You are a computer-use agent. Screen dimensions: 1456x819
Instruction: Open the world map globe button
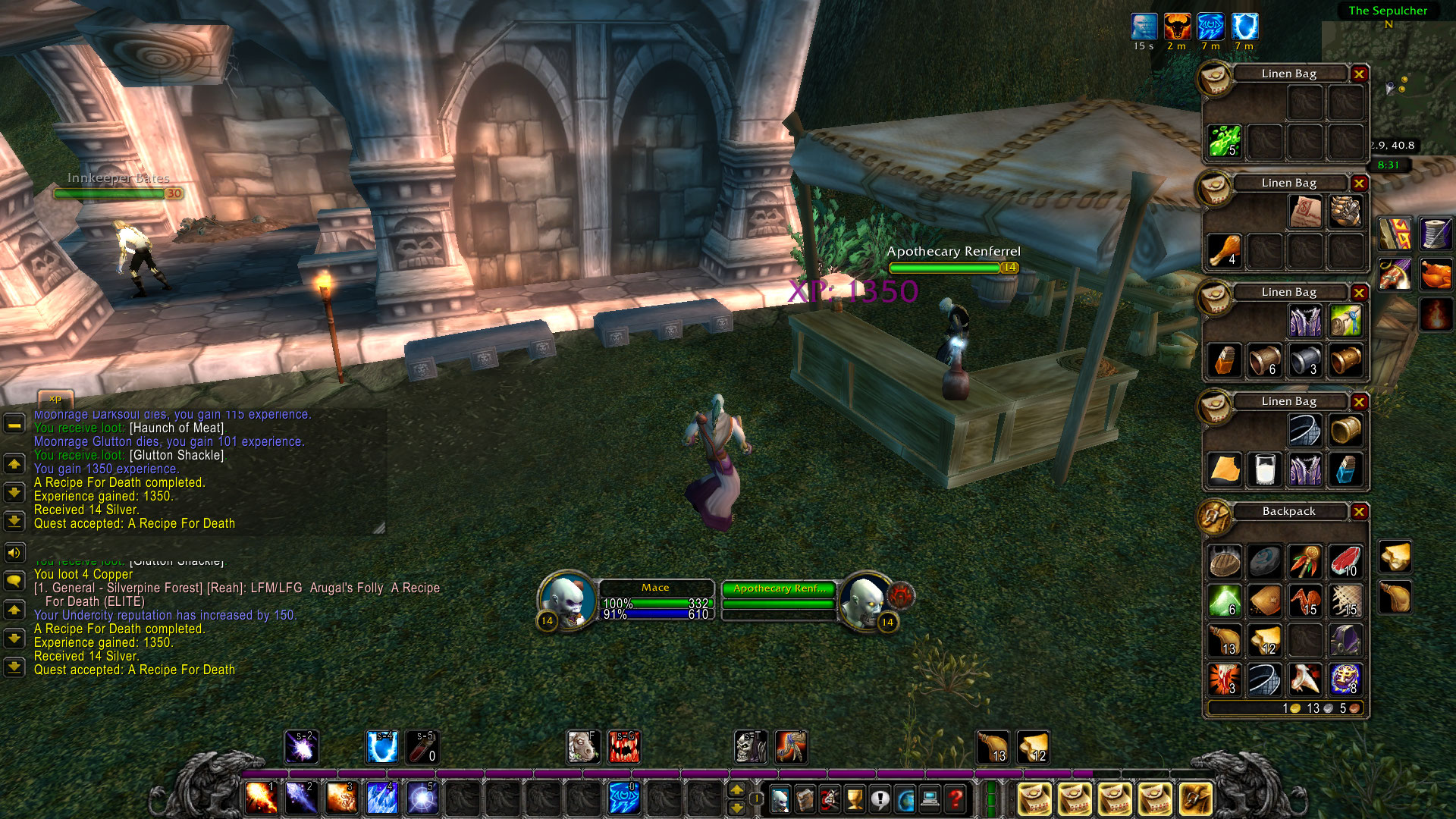click(x=905, y=799)
